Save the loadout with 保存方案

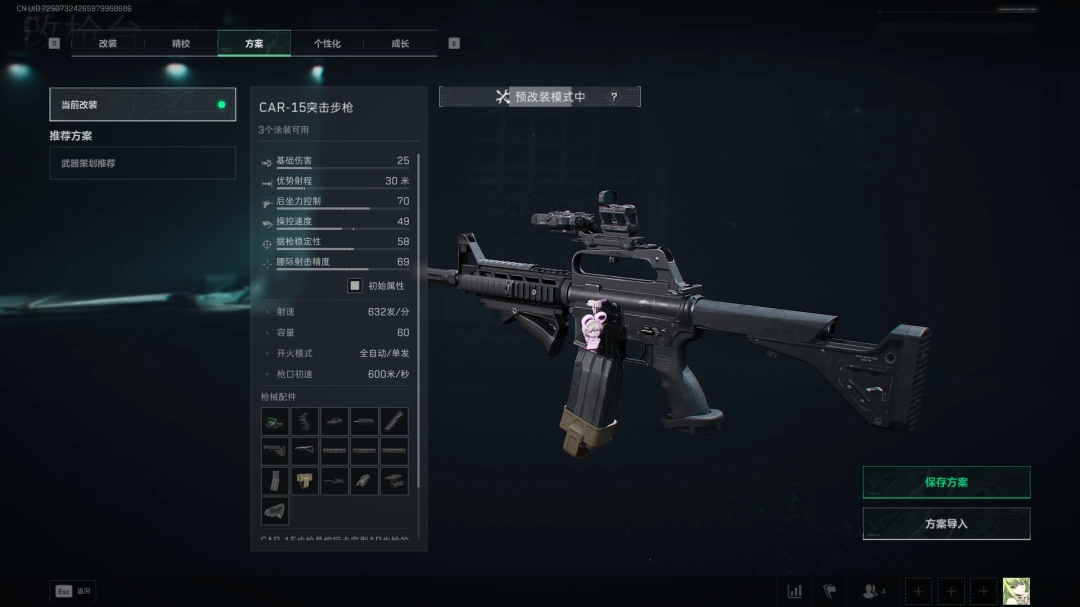[946, 482]
